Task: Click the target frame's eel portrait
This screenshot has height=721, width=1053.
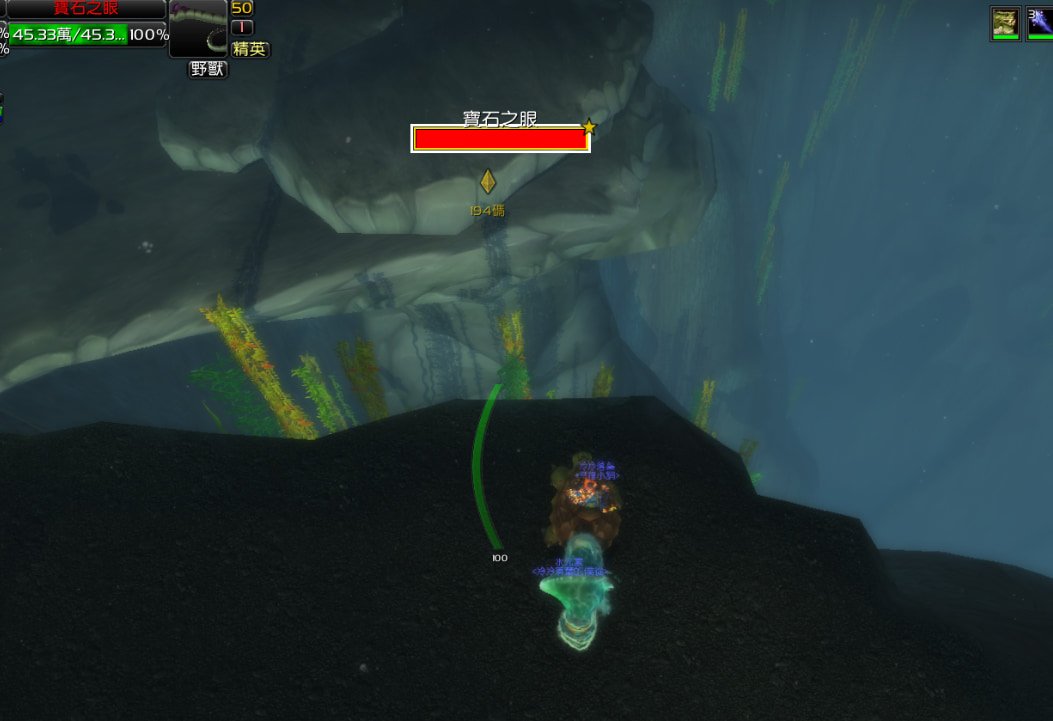Action: tap(198, 28)
